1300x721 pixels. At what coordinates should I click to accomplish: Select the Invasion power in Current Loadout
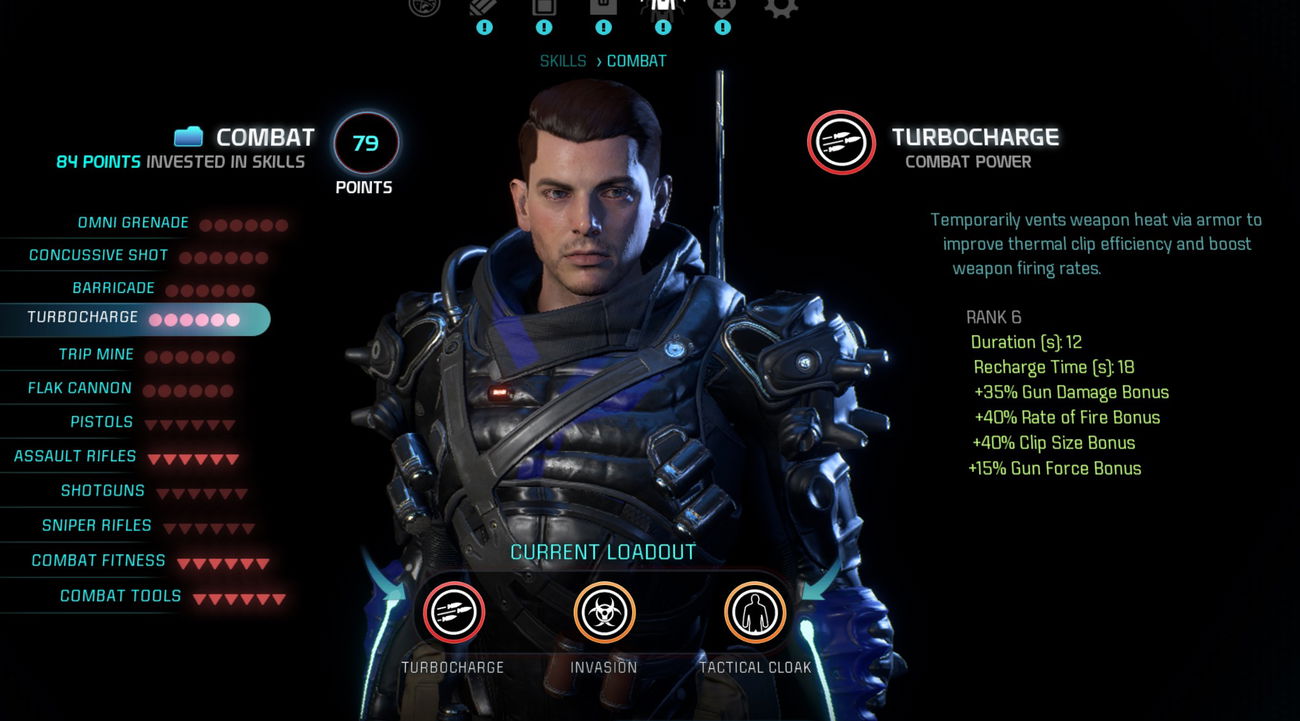pyautogui.click(x=605, y=613)
